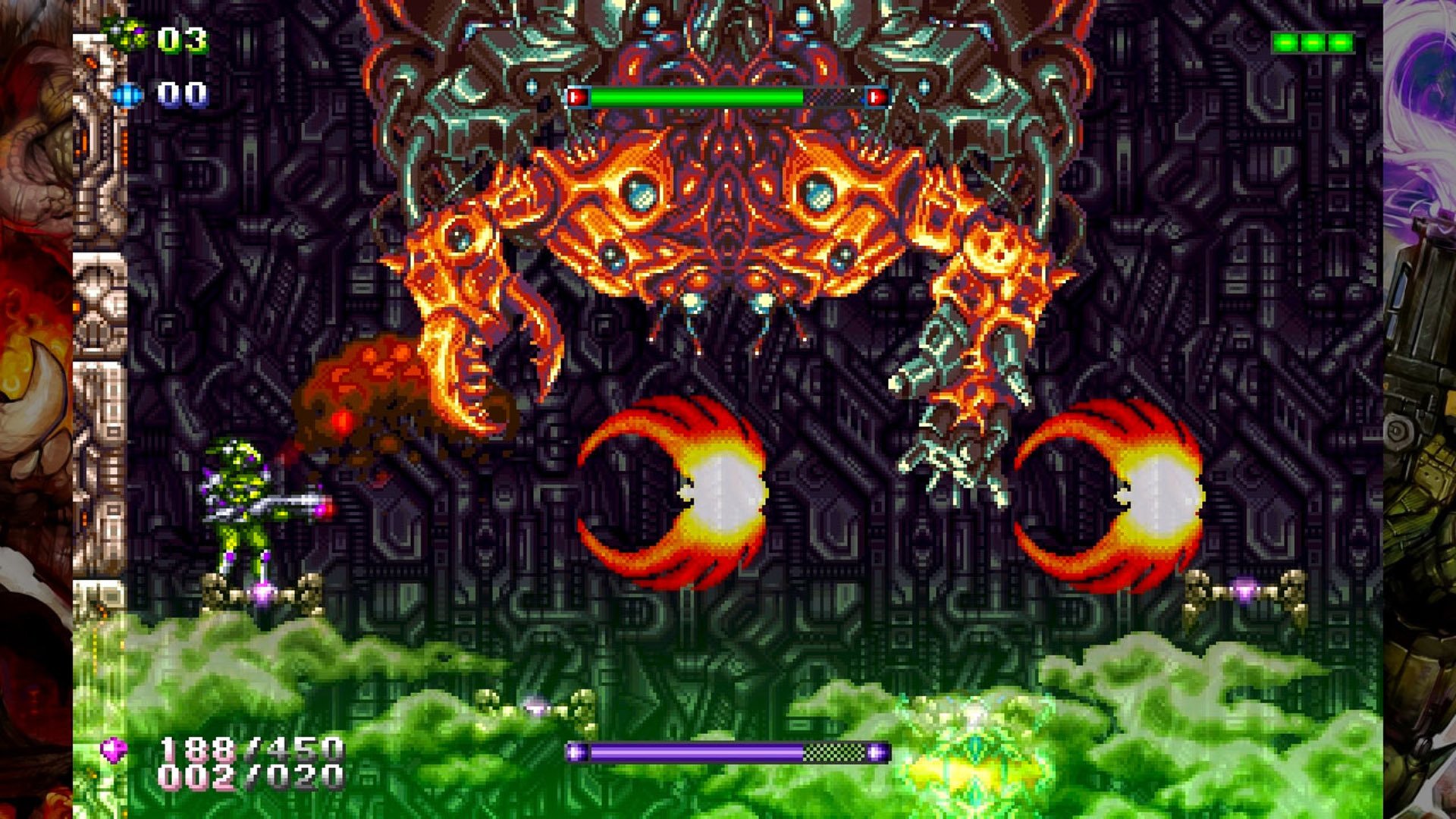Toggle the leftmost green power block indicator
The width and height of the screenshot is (1456, 819).
(1284, 42)
